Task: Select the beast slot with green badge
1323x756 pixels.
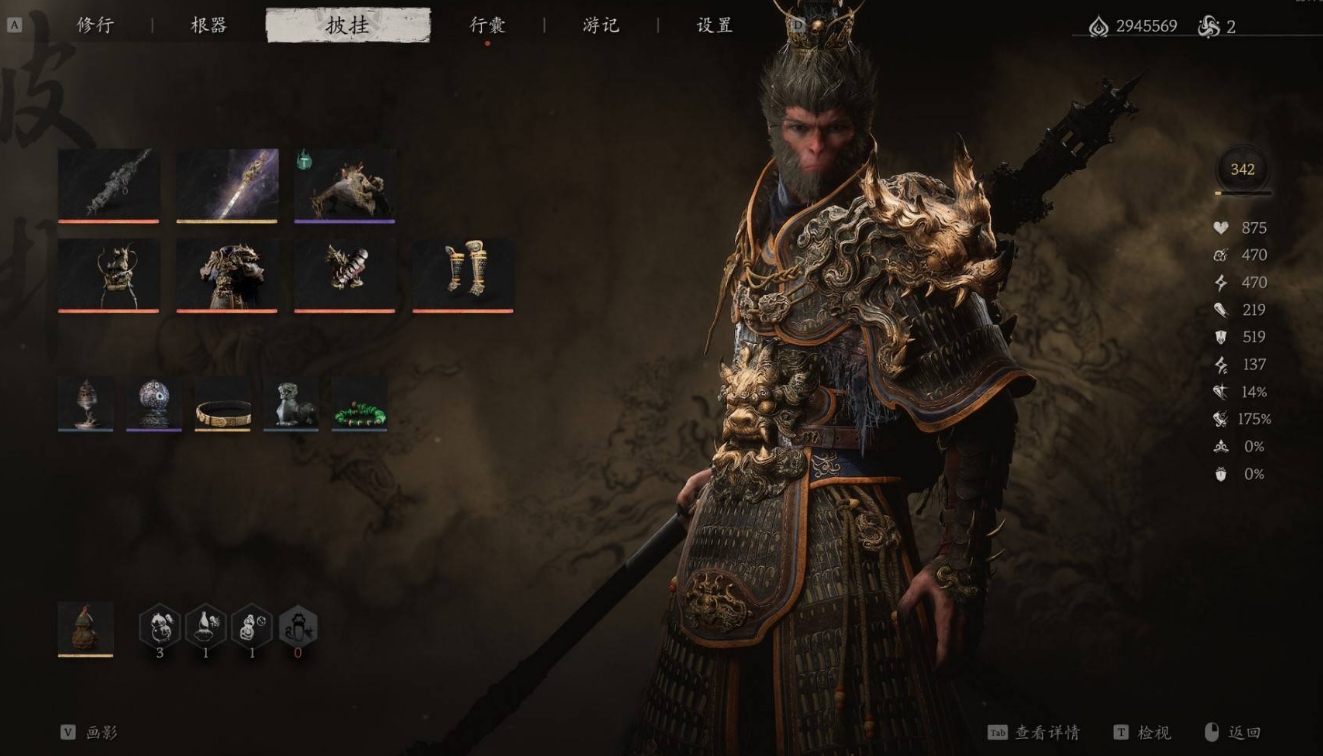Action: [x=345, y=185]
